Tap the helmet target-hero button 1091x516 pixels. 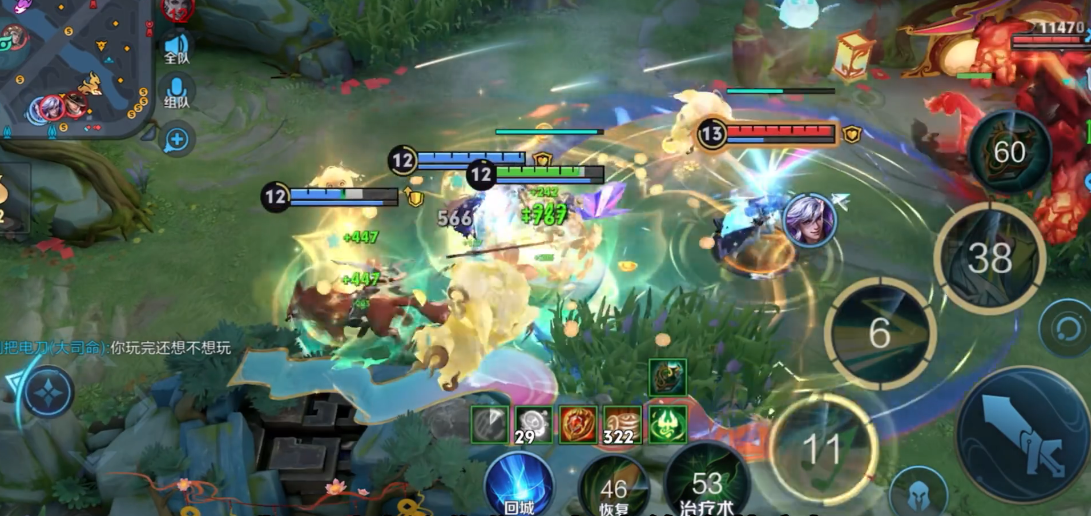pos(918,493)
